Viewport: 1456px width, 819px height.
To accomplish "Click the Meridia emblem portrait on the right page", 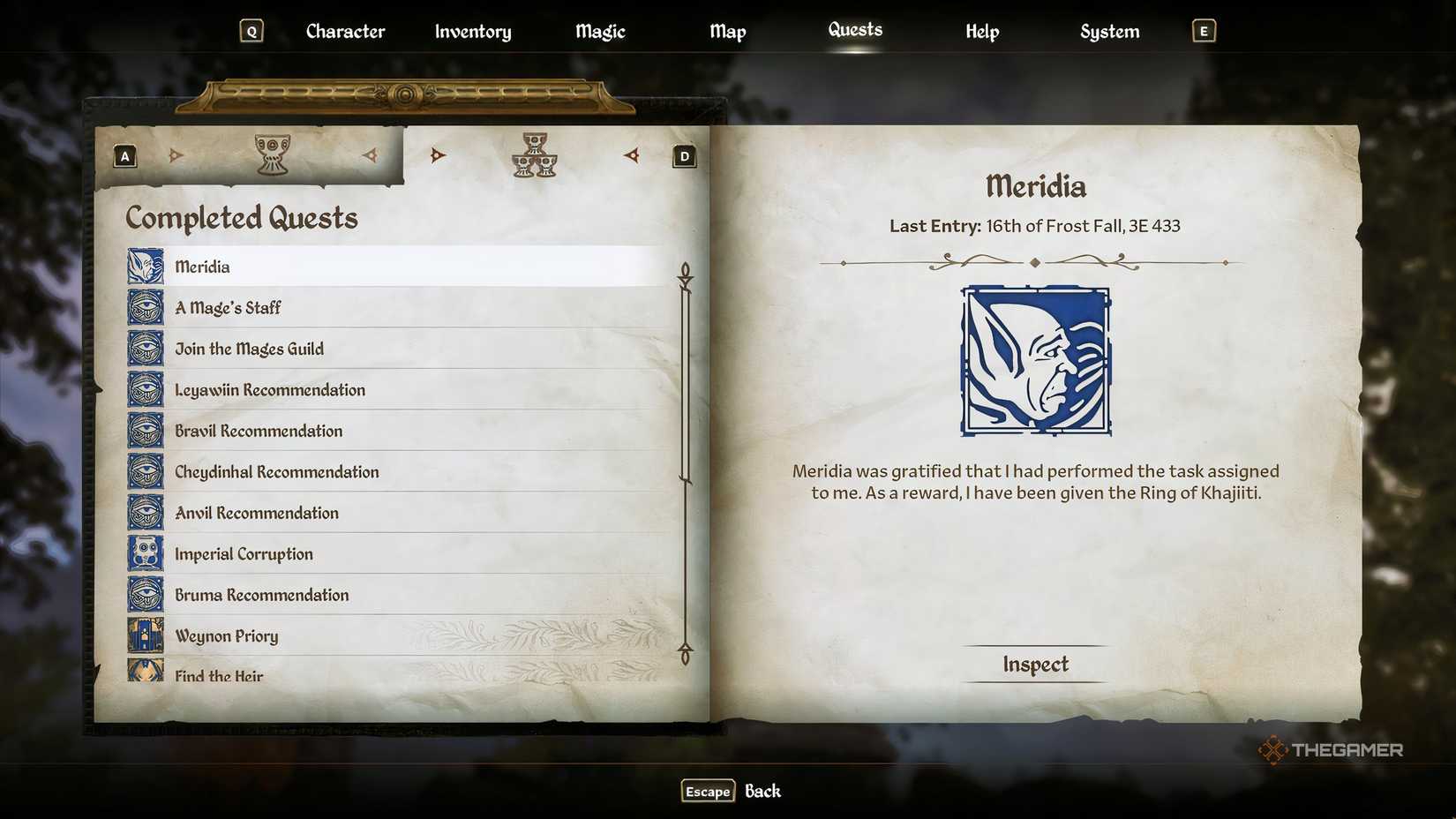I will coord(1034,360).
